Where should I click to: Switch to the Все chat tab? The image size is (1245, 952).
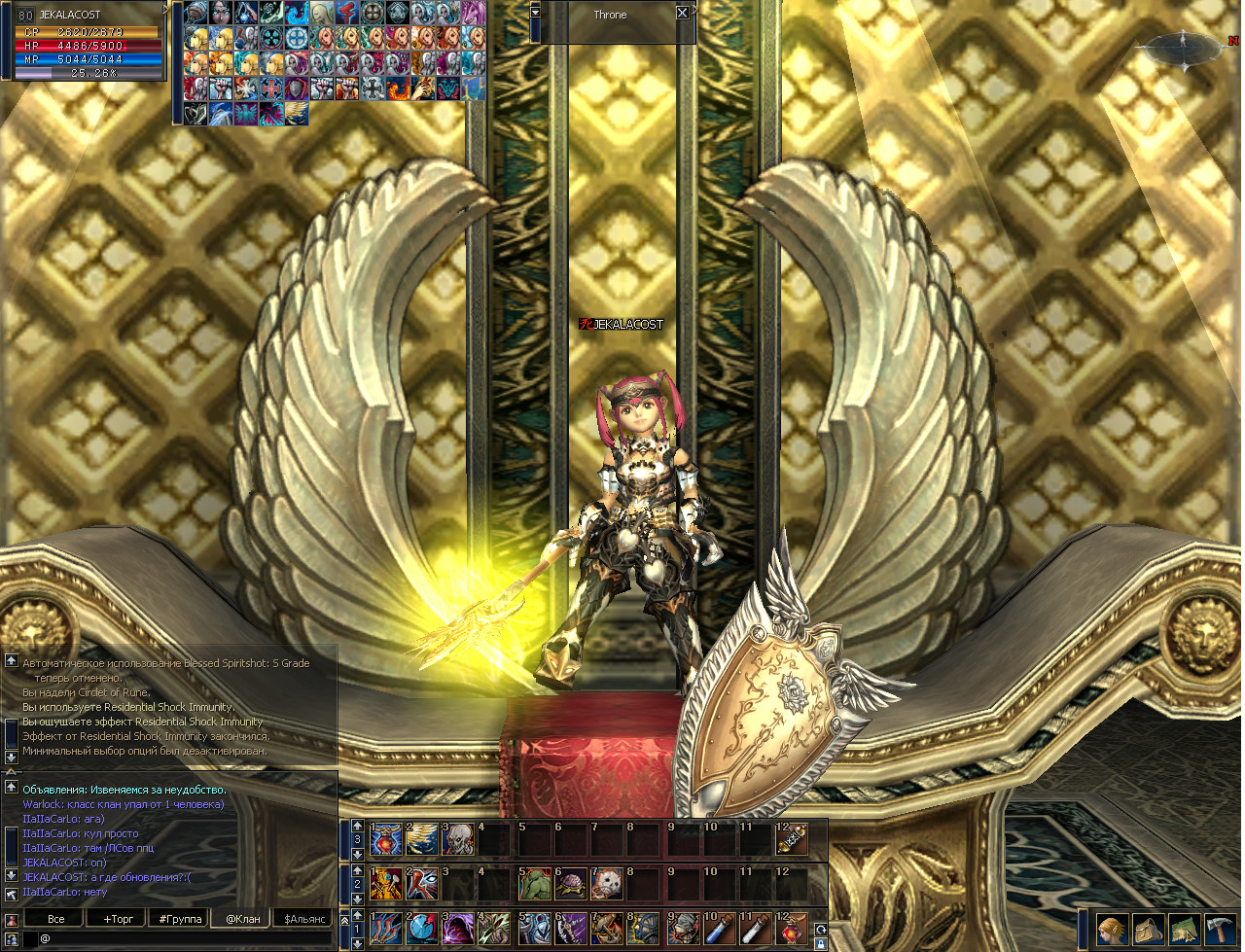click(56, 918)
